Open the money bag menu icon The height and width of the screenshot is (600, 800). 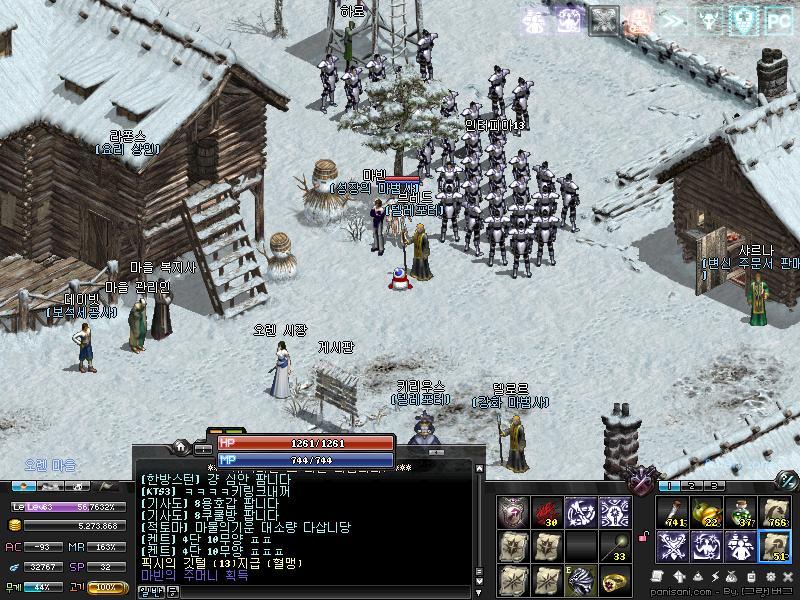click(732, 578)
